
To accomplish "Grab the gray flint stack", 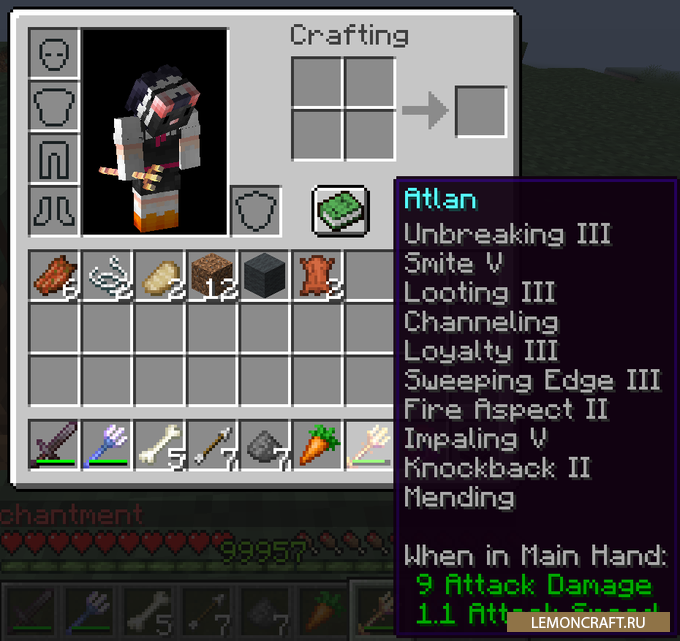I will coord(265,443).
